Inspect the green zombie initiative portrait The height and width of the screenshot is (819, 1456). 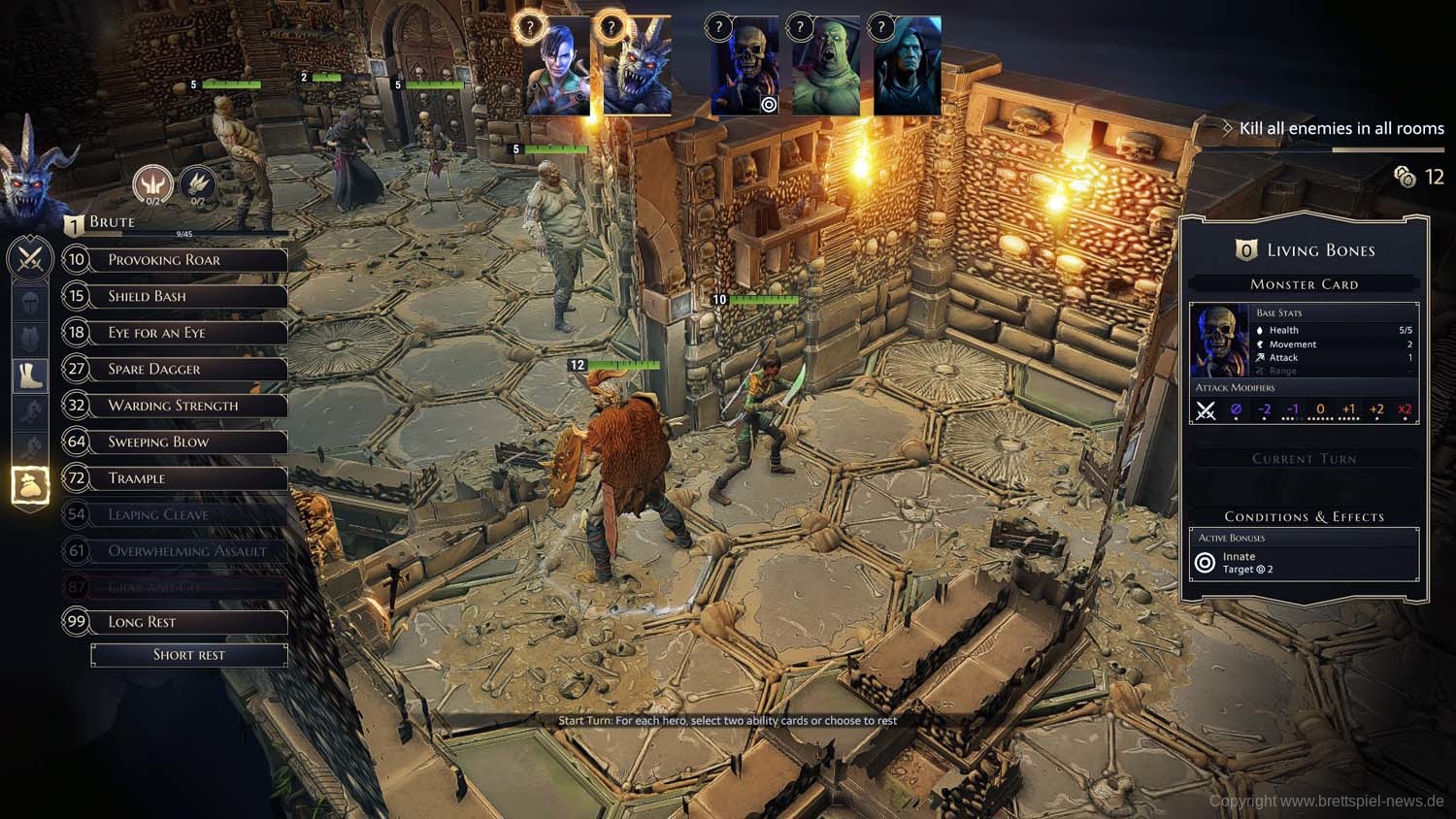(825, 66)
